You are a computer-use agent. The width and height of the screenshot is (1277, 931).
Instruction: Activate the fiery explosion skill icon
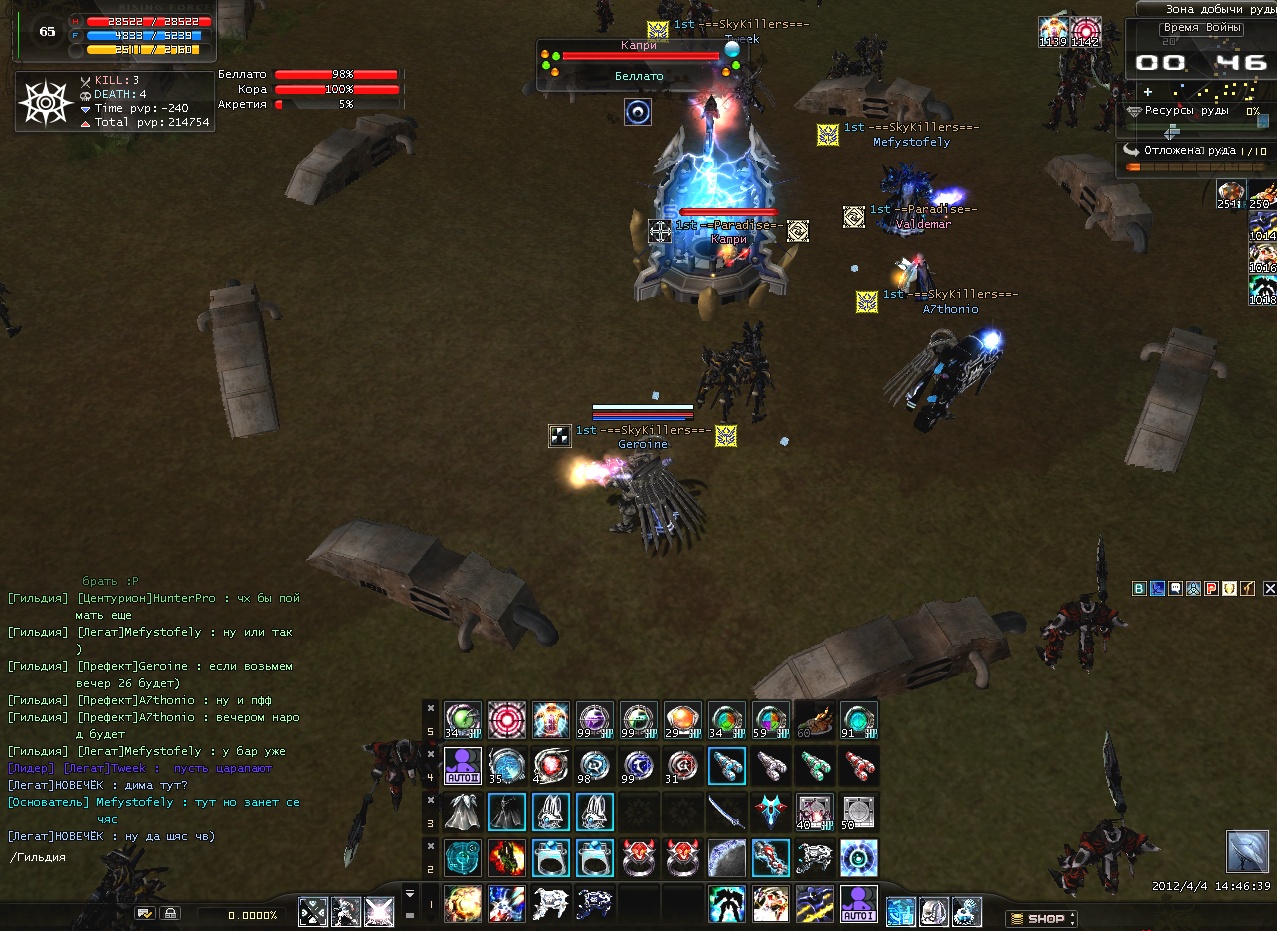pyautogui.click(x=463, y=903)
